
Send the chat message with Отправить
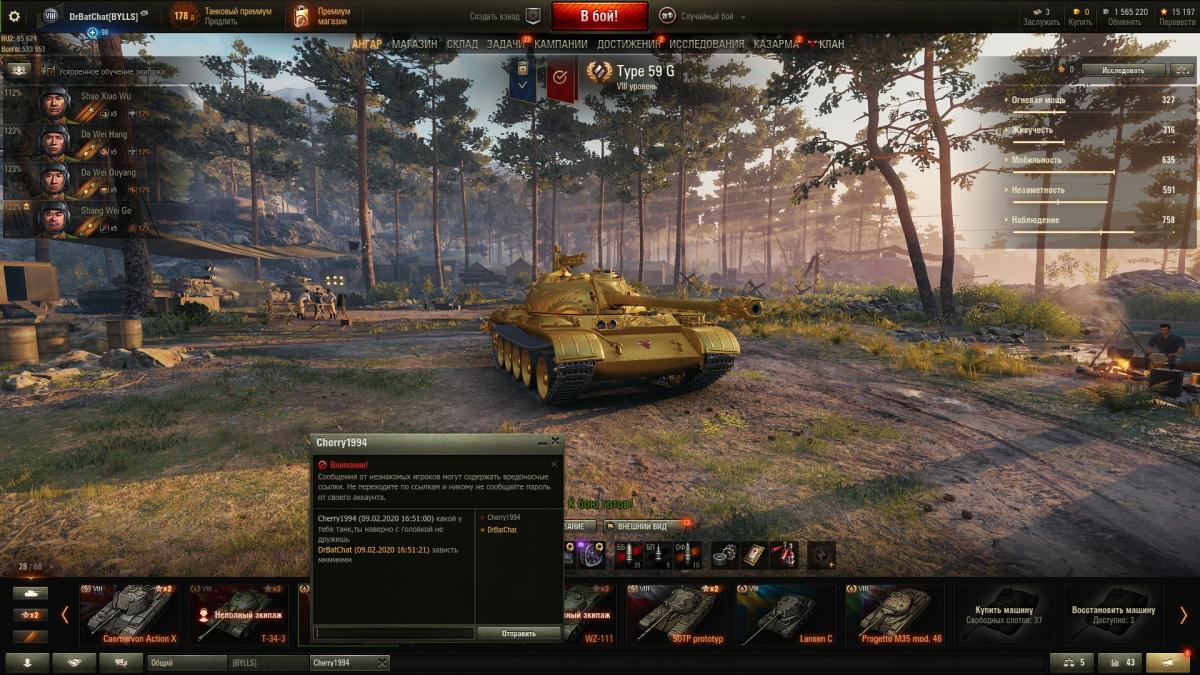click(x=518, y=633)
